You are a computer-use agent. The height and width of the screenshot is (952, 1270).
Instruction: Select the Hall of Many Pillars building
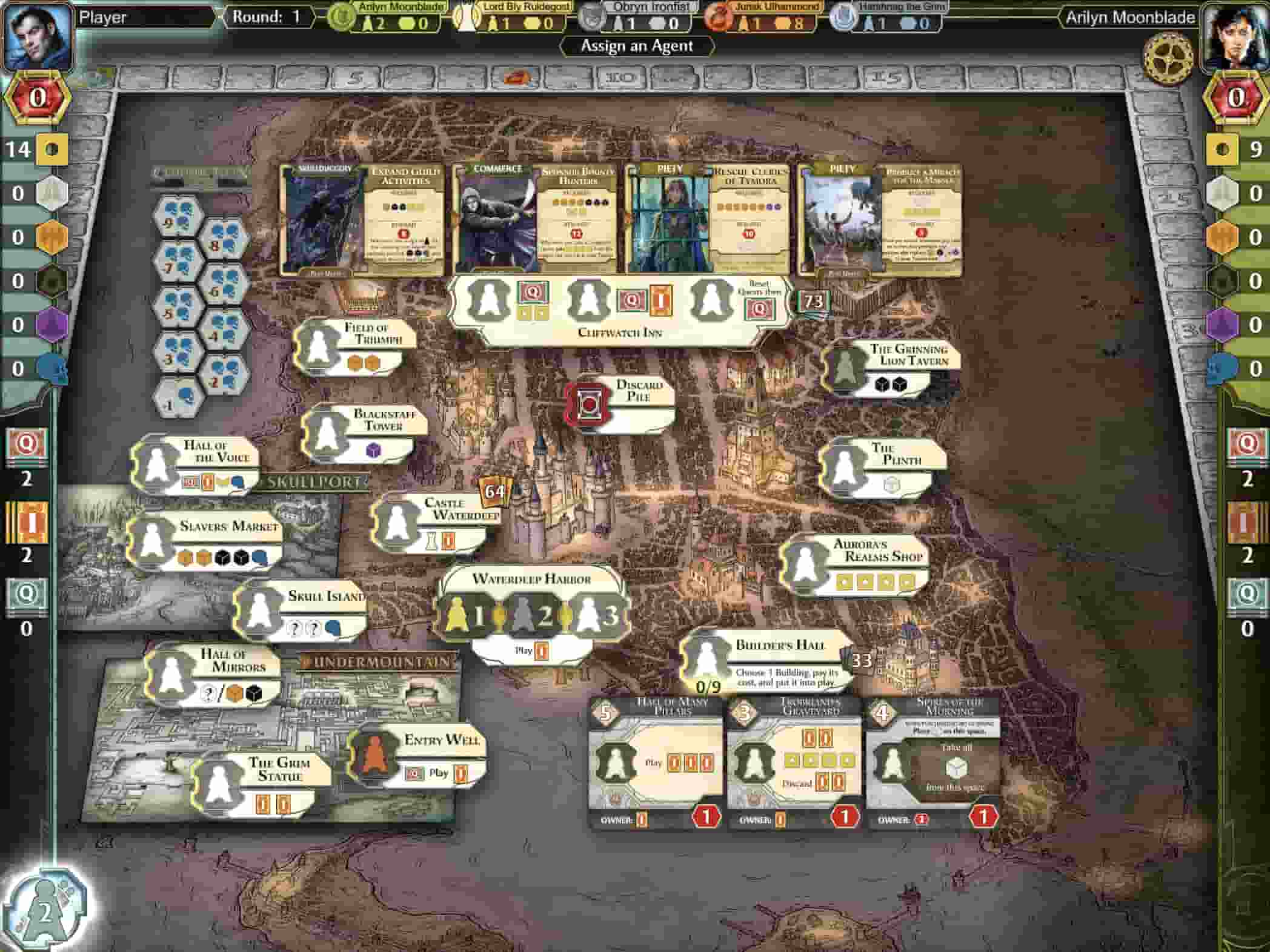tap(656, 764)
